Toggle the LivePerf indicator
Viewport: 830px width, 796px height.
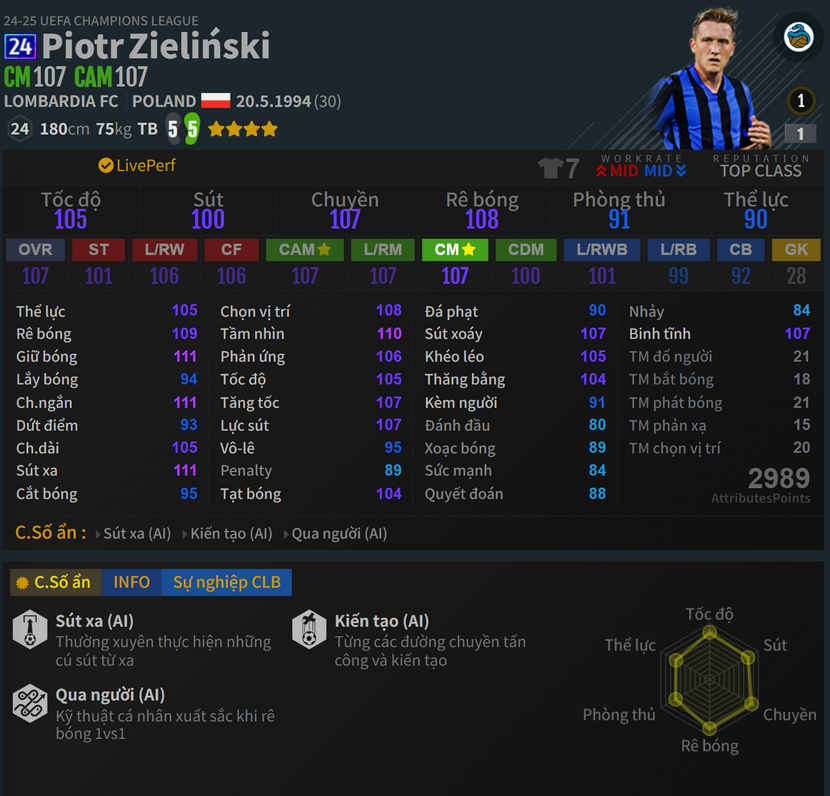pos(137,165)
